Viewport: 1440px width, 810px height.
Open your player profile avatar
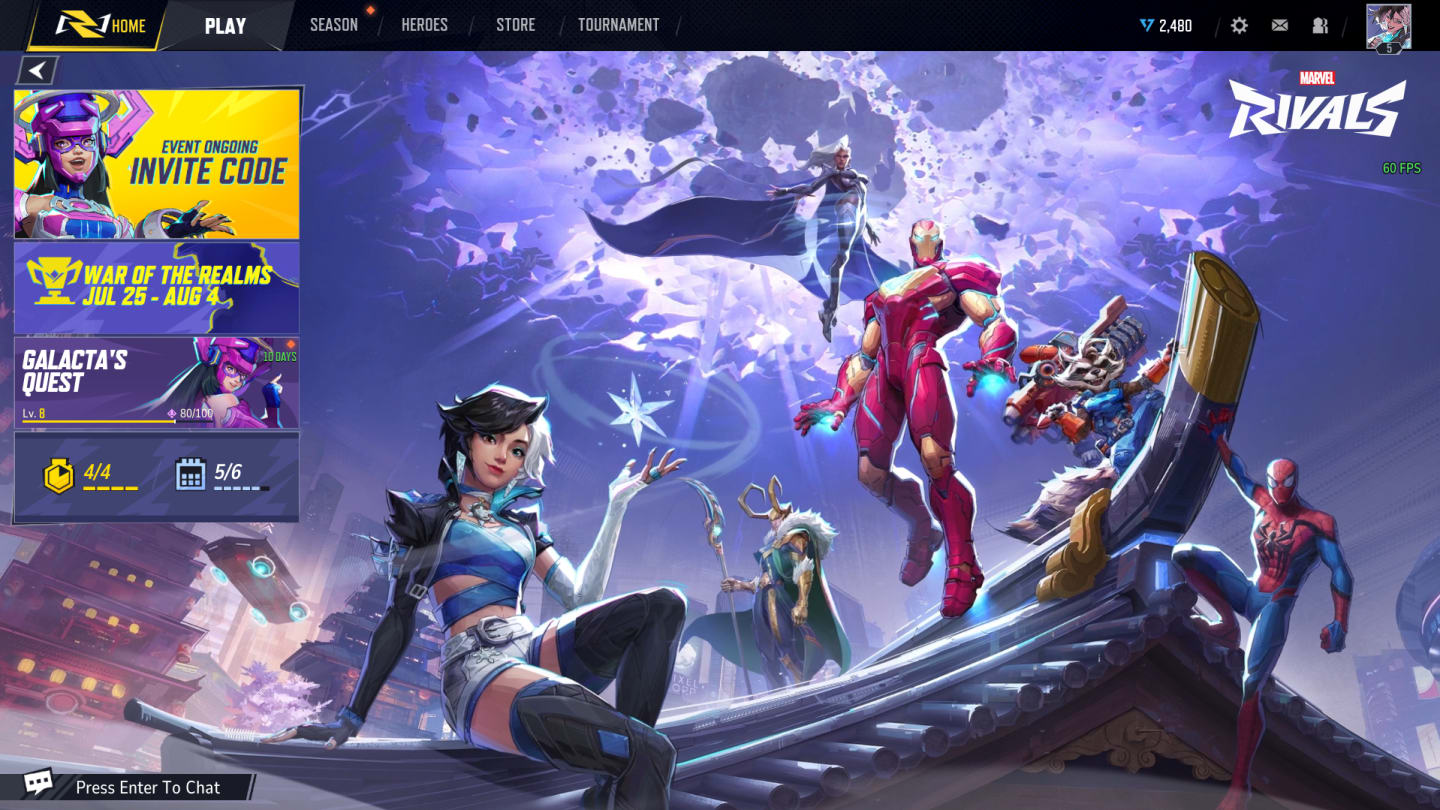(1390, 25)
